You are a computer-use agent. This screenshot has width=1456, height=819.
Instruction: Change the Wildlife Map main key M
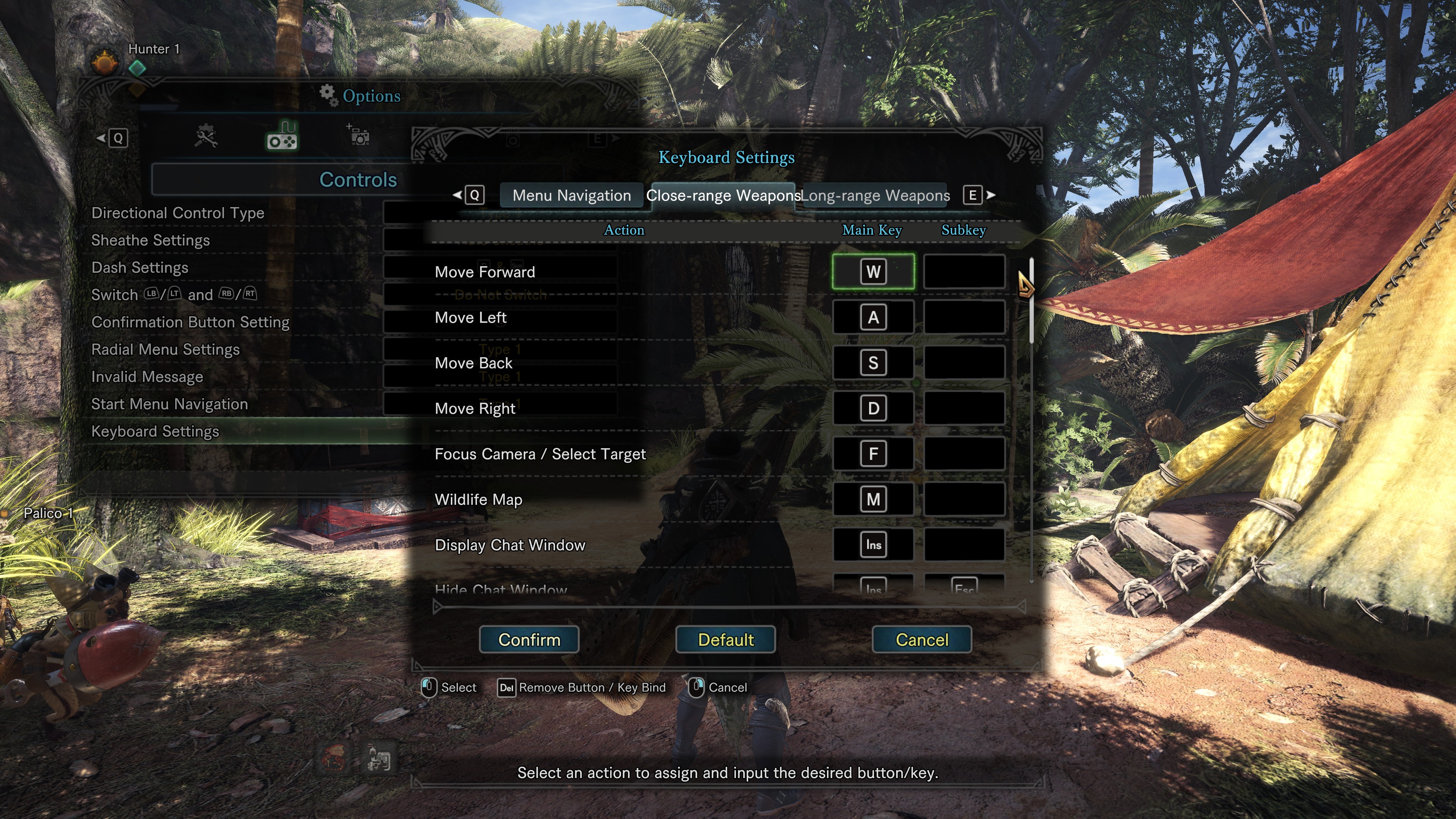(873, 499)
